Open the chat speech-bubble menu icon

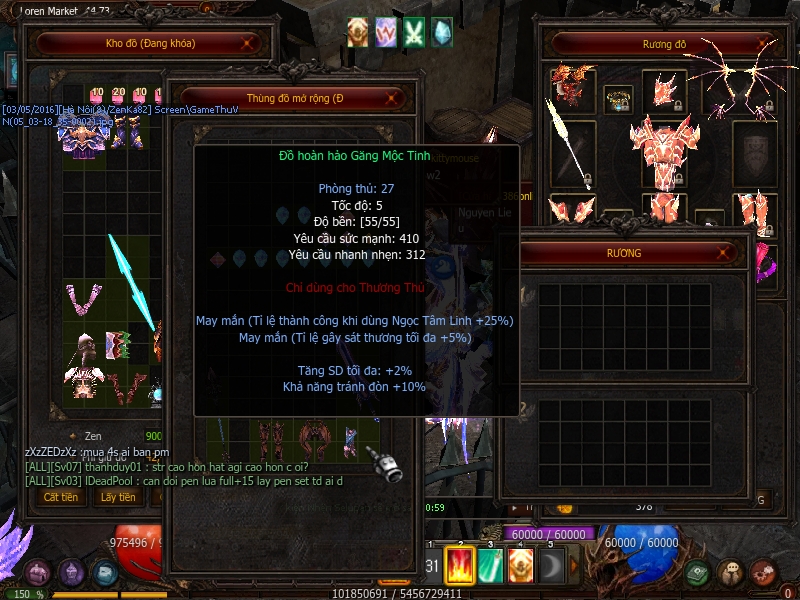pos(731,573)
